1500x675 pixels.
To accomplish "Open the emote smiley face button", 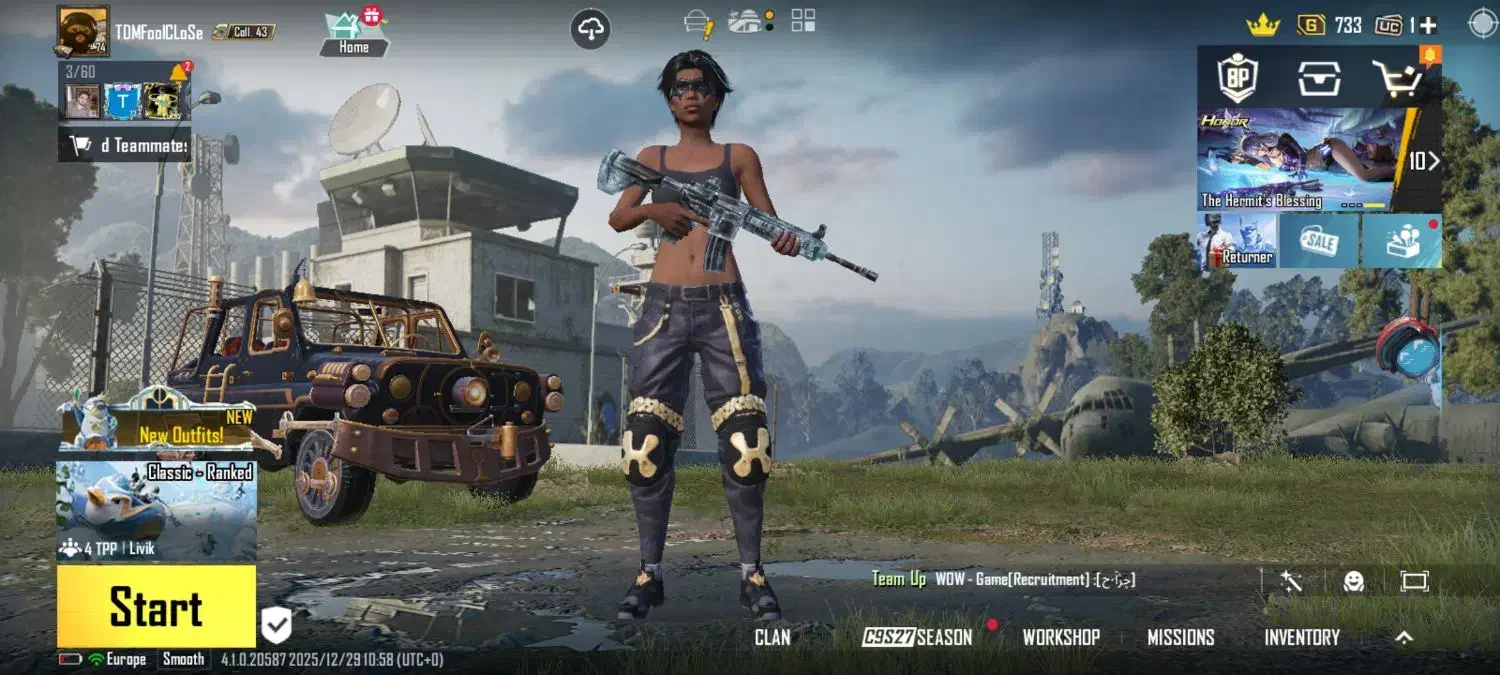I will pos(1354,581).
